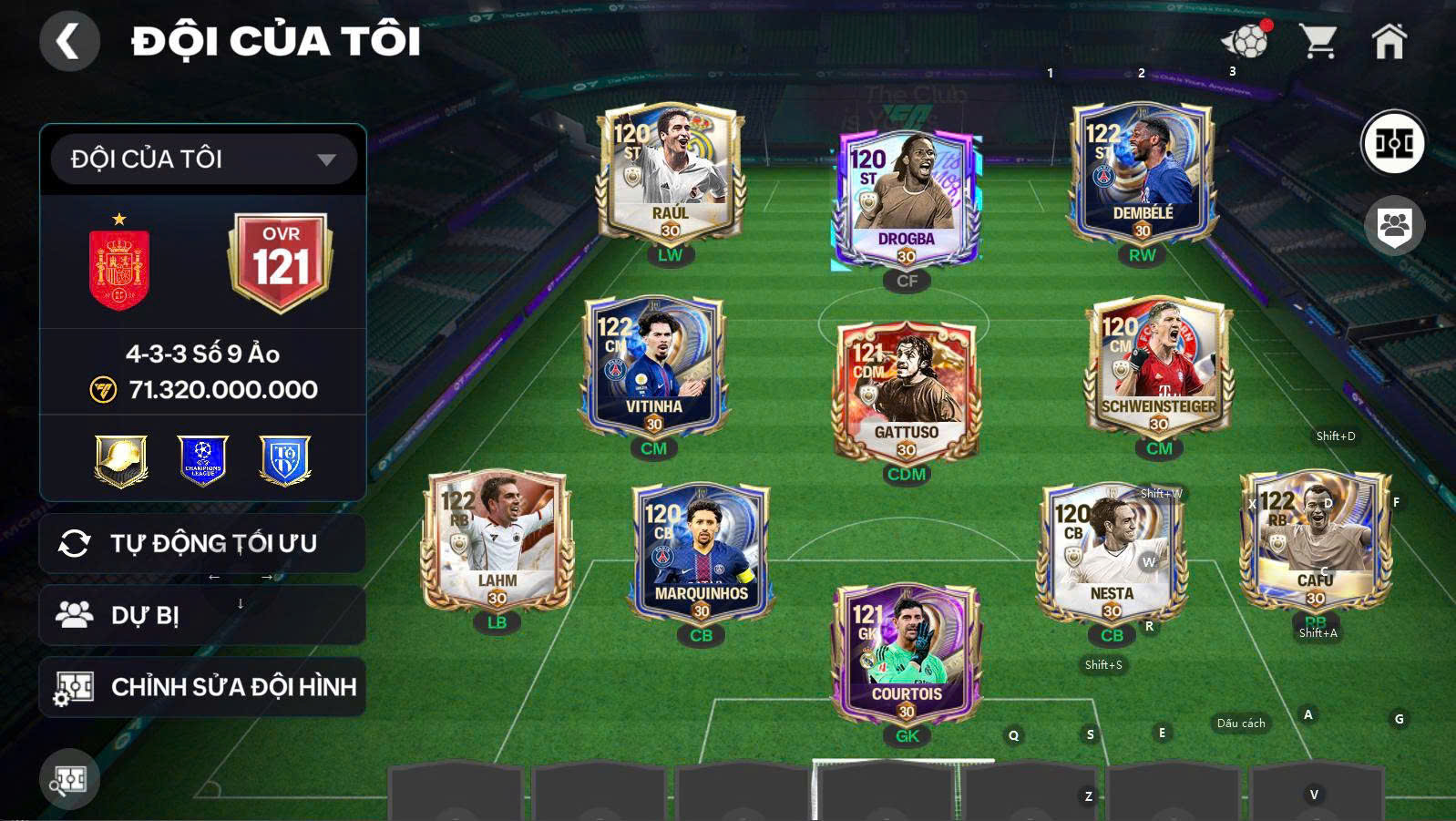The image size is (1456, 821).
Task: Select the Champions League emblem
Action: coord(202,462)
